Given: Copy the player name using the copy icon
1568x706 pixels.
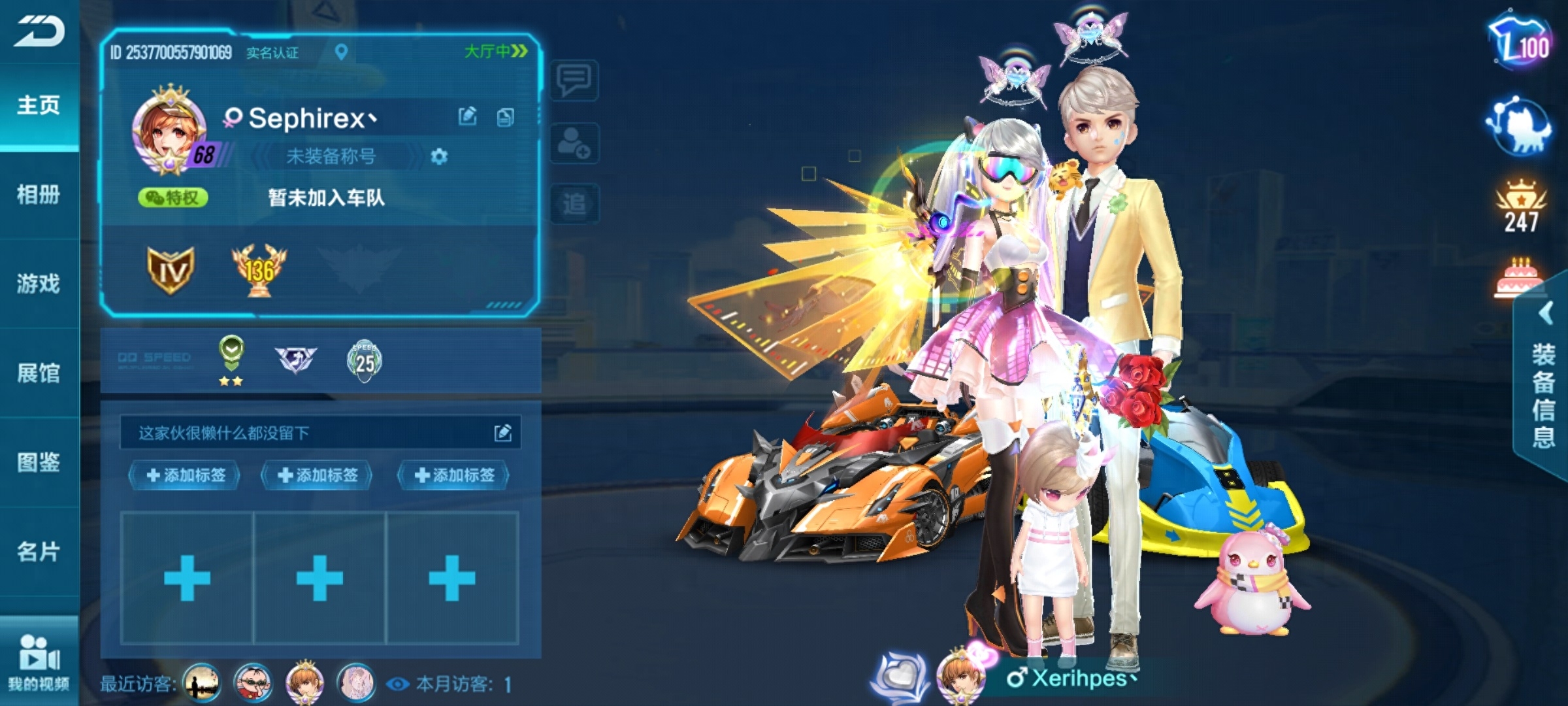Looking at the screenshot, I should tap(505, 117).
